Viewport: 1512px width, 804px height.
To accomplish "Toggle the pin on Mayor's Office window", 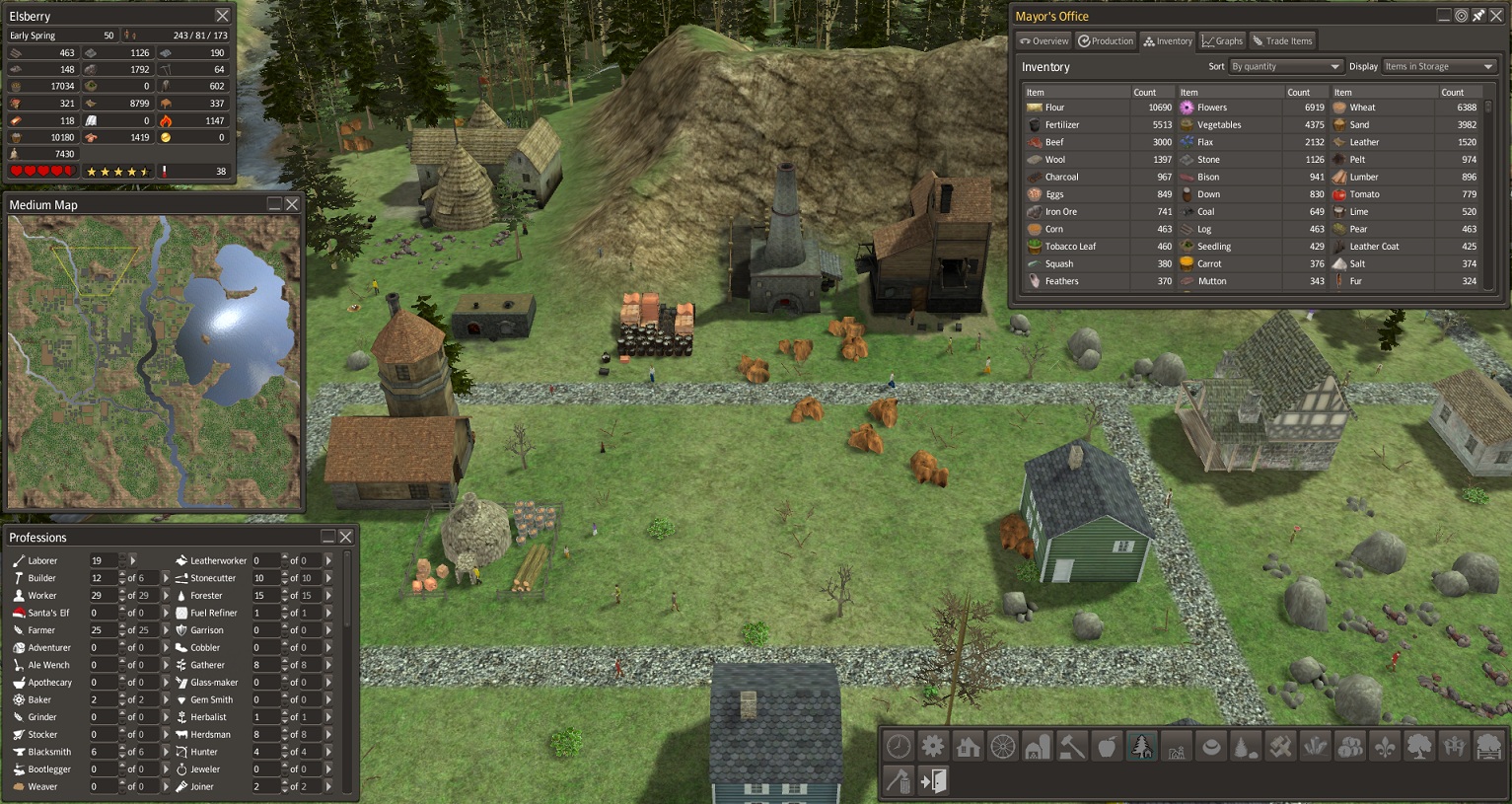I will click(x=1478, y=16).
